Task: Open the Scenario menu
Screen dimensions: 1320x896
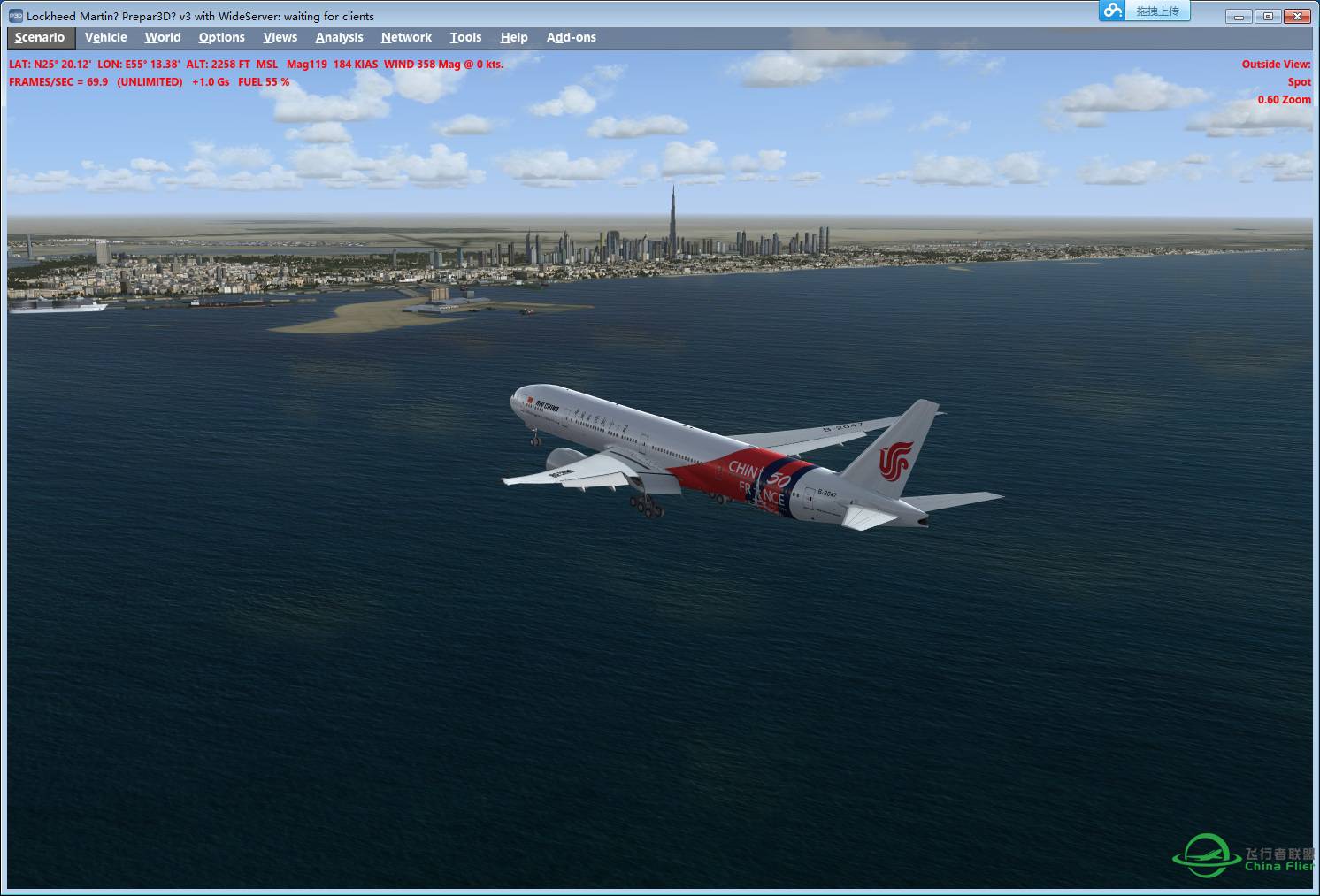Action: [40, 37]
